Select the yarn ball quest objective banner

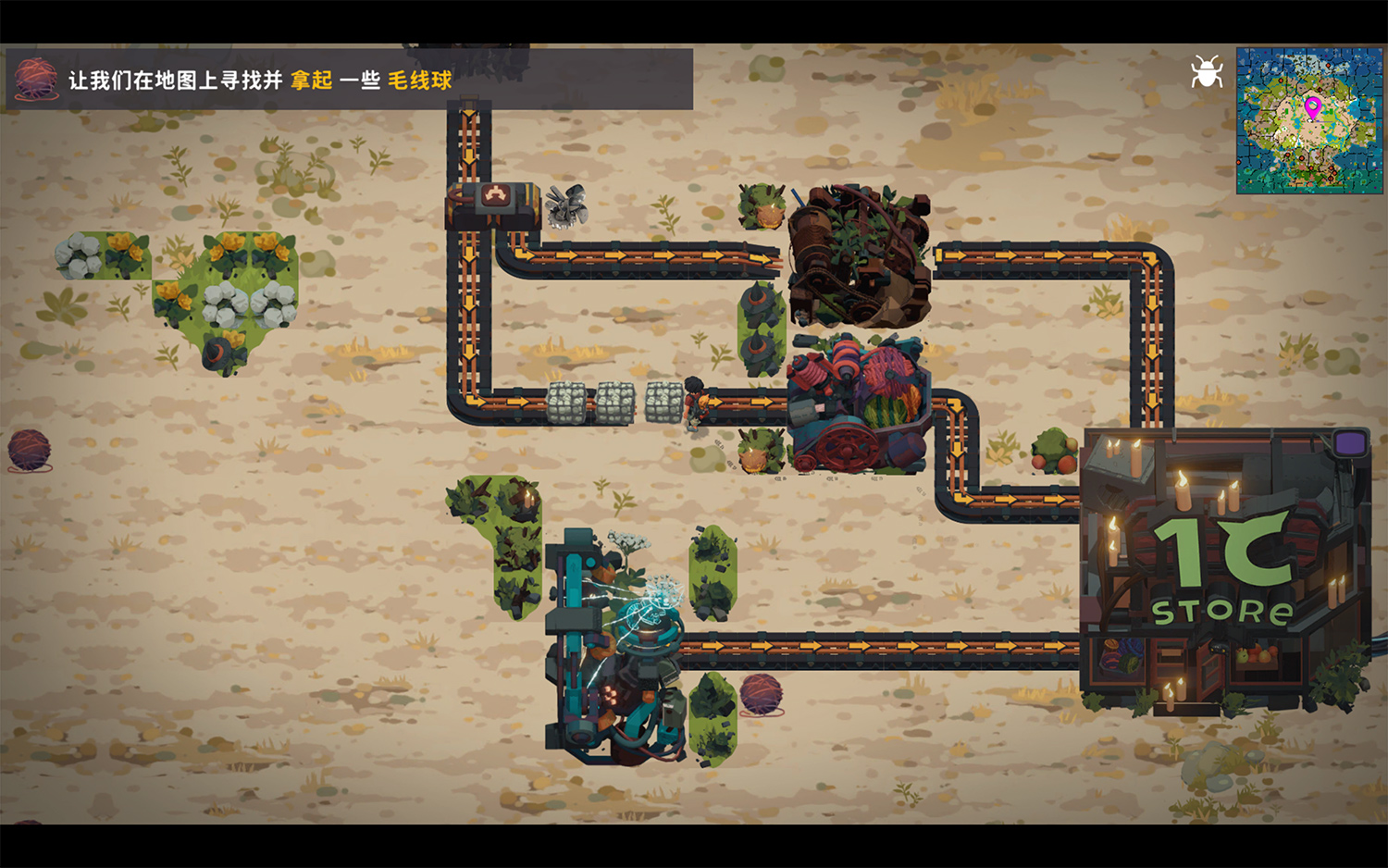[x=350, y=80]
